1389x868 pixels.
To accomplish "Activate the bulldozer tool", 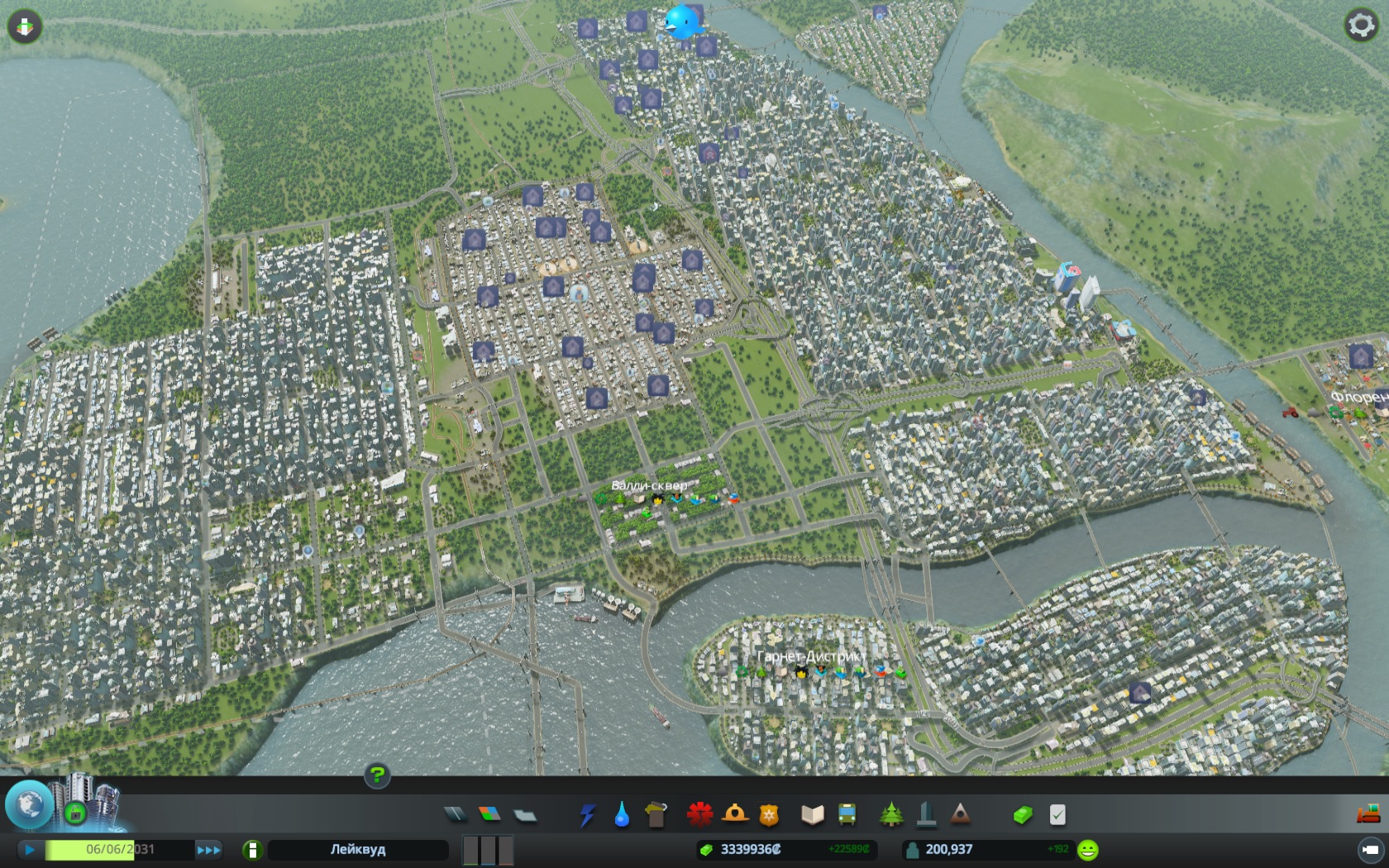I will click(x=1368, y=814).
